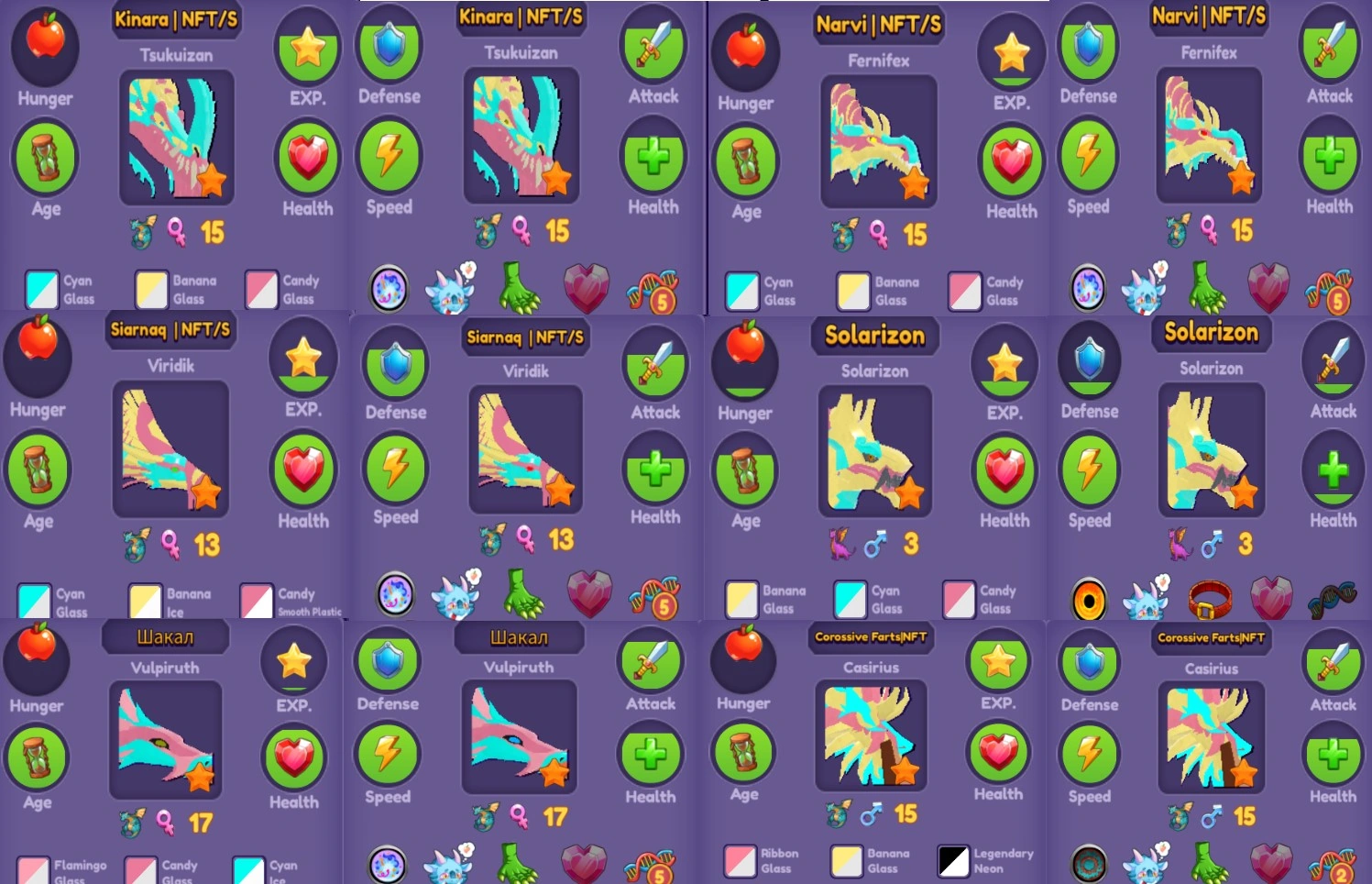Click the Age hourglass icon on Narvi's card

[x=745, y=161]
